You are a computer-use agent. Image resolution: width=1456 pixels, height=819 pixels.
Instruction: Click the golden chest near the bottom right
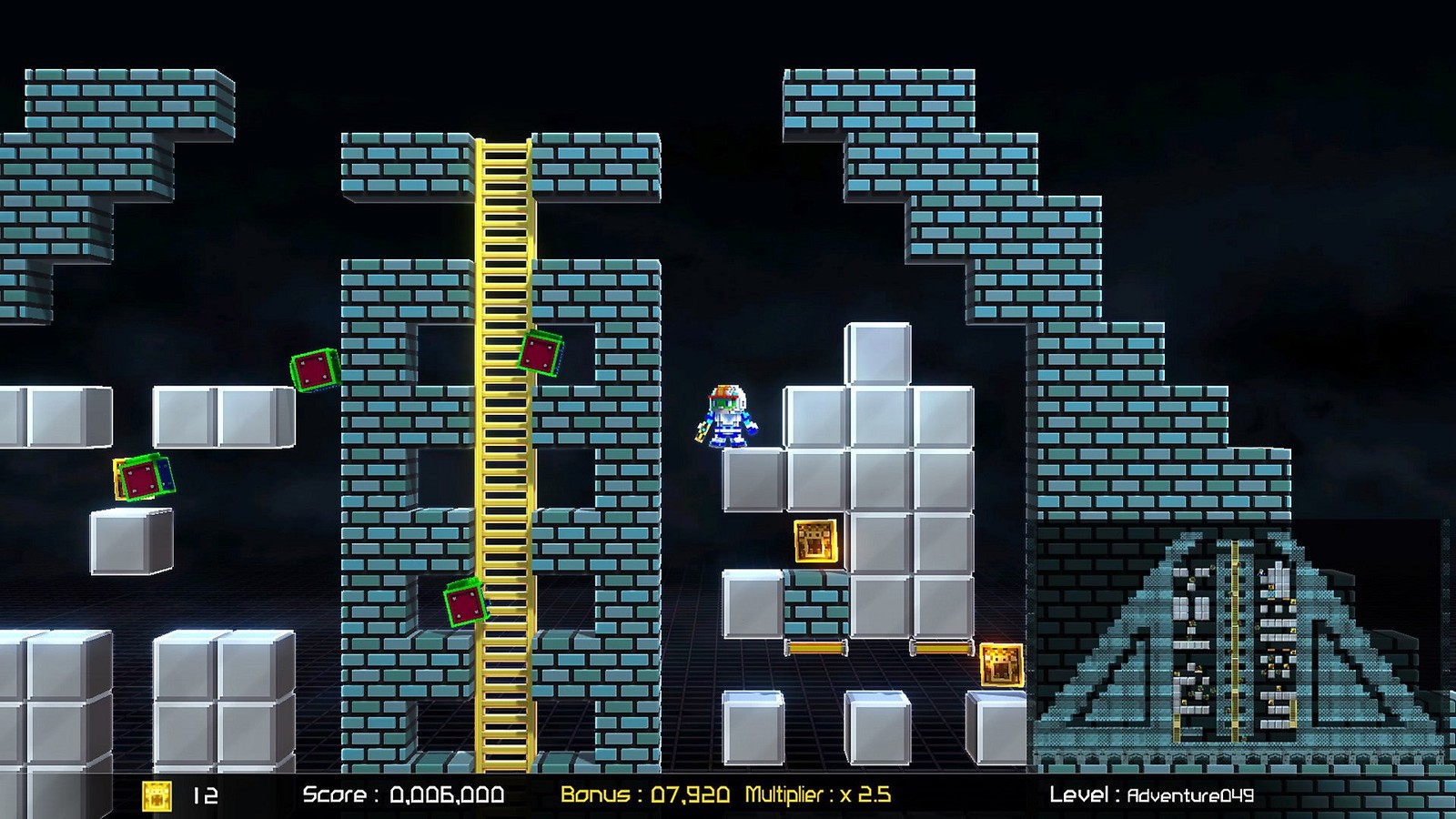pos(1001,667)
